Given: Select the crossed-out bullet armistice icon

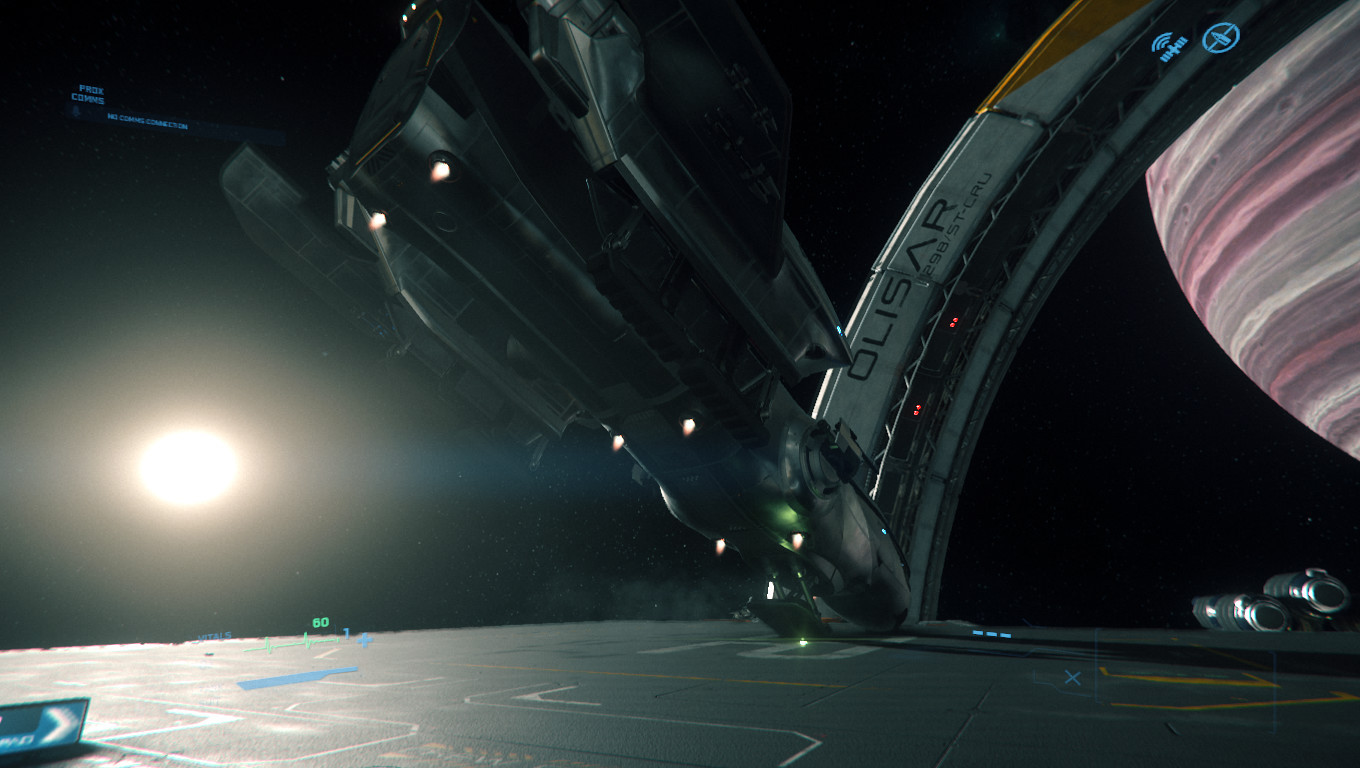Looking at the screenshot, I should 1220,38.
